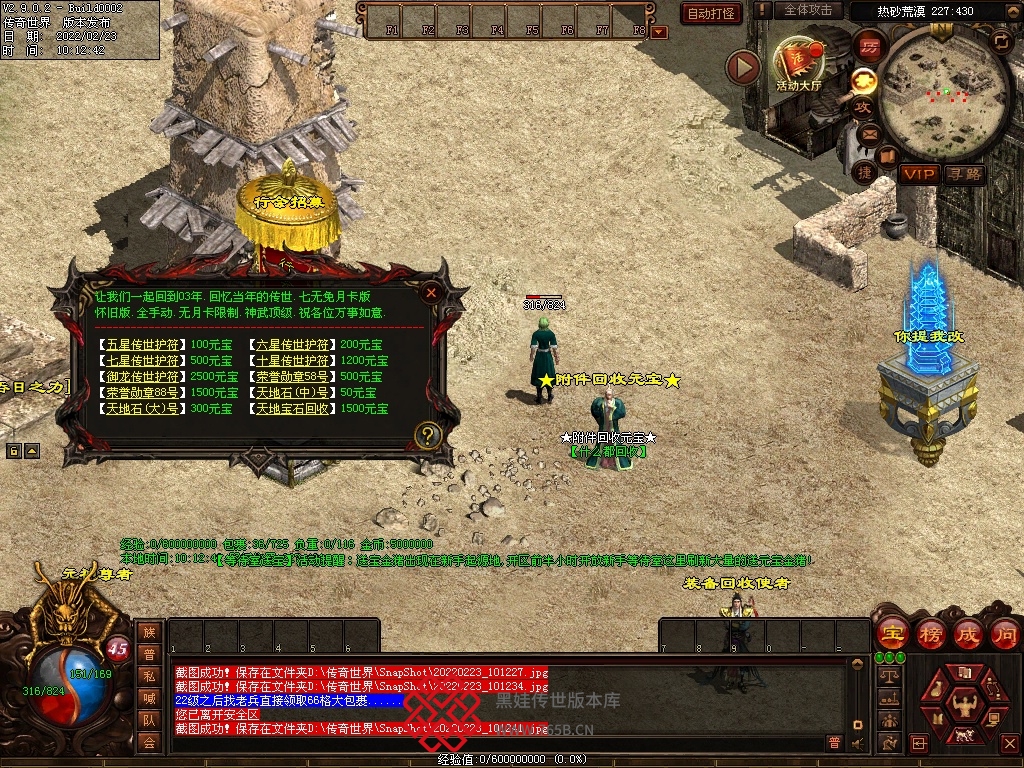1024x768 pixels.
Task: Click the 全体攻击 attack mode button
Action: coord(808,10)
